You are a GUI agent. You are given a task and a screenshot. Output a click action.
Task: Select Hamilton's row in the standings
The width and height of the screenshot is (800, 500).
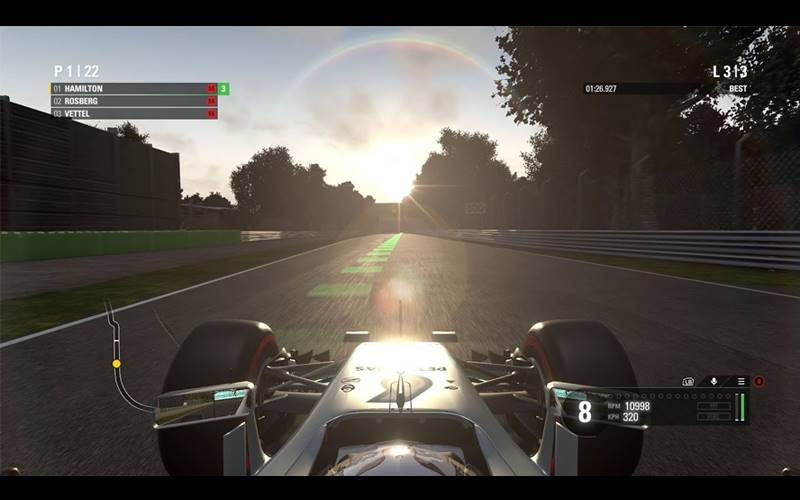[130, 89]
